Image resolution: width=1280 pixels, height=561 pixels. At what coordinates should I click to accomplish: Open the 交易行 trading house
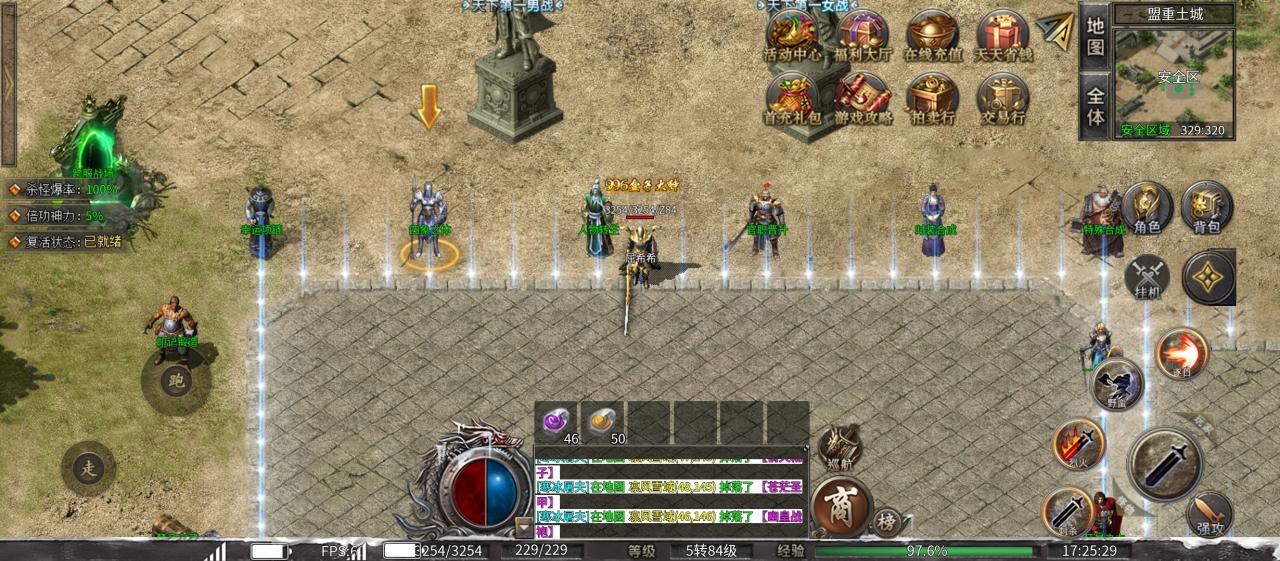coord(1002,99)
